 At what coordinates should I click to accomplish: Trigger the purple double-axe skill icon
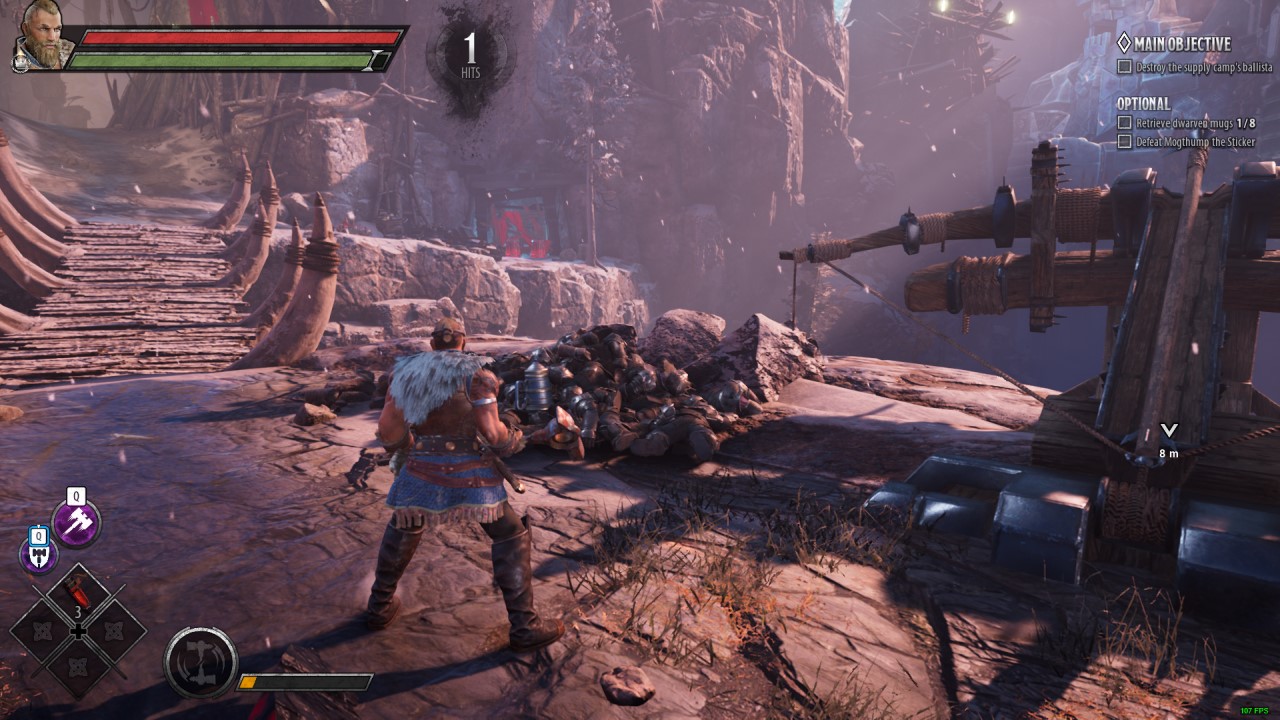[39, 556]
